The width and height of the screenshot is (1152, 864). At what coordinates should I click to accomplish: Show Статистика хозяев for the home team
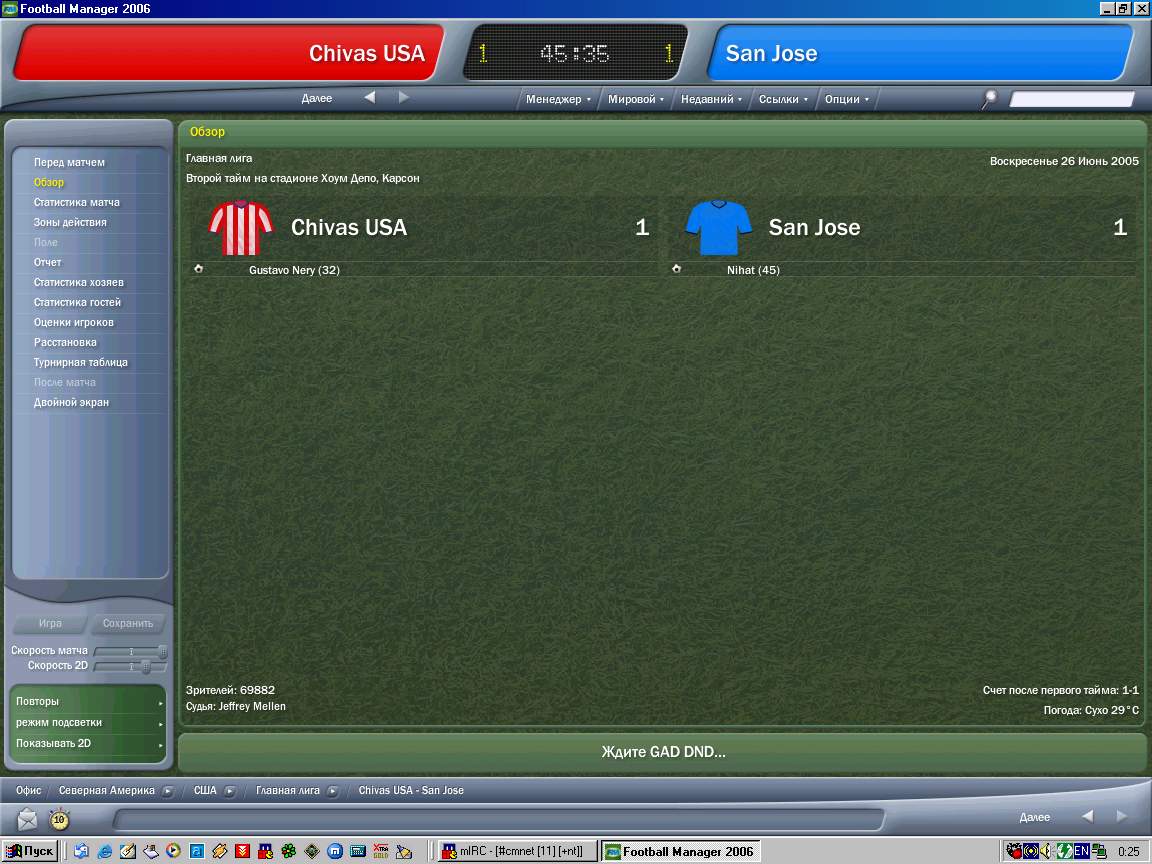click(x=78, y=282)
